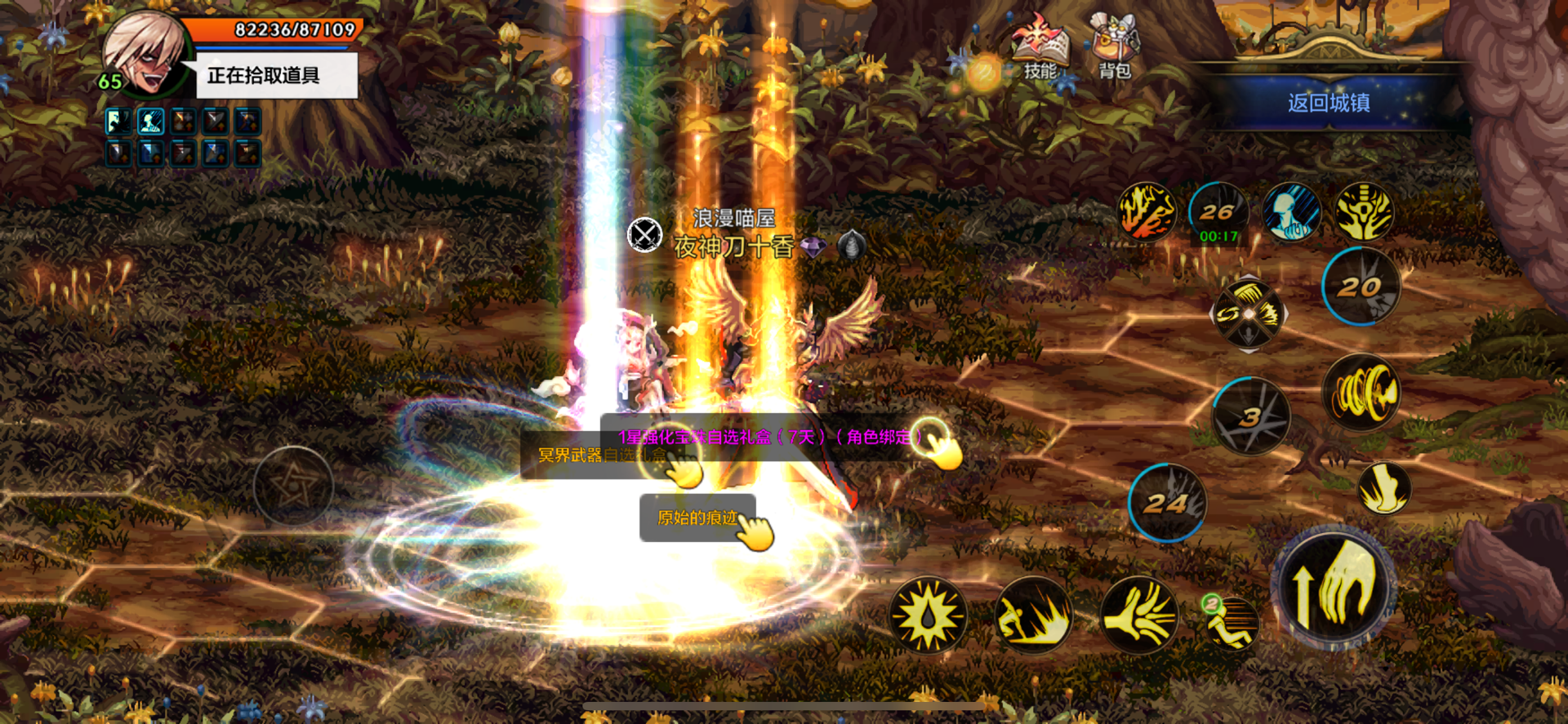Tap the star virtual joystick

(x=293, y=486)
